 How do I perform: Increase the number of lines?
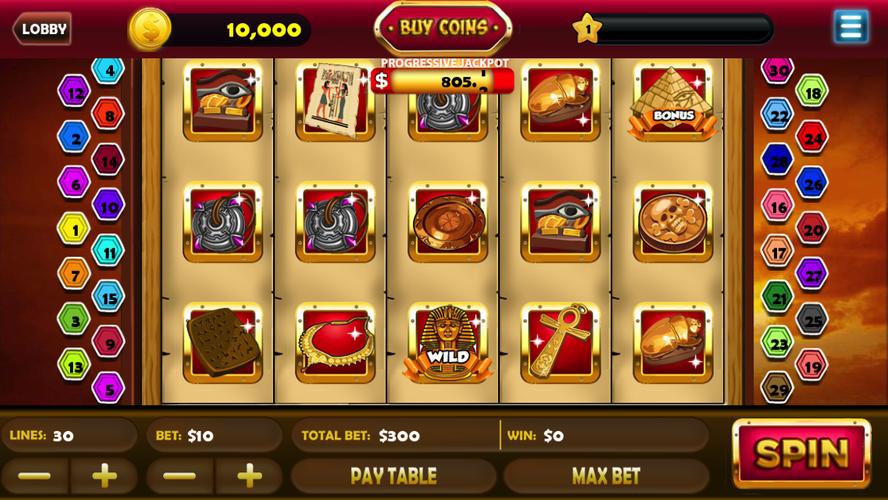point(104,475)
